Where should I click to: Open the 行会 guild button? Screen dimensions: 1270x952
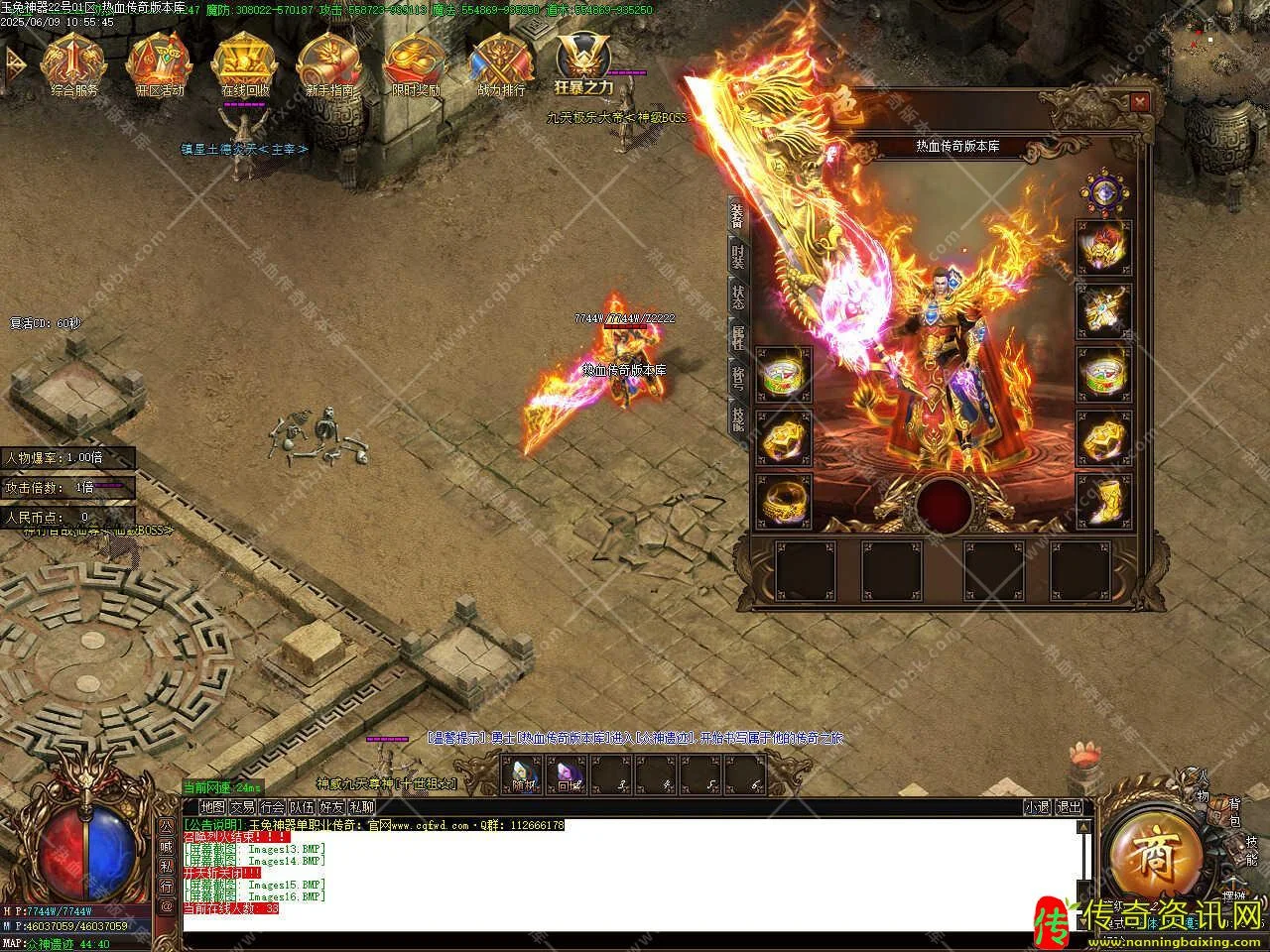coord(272,807)
